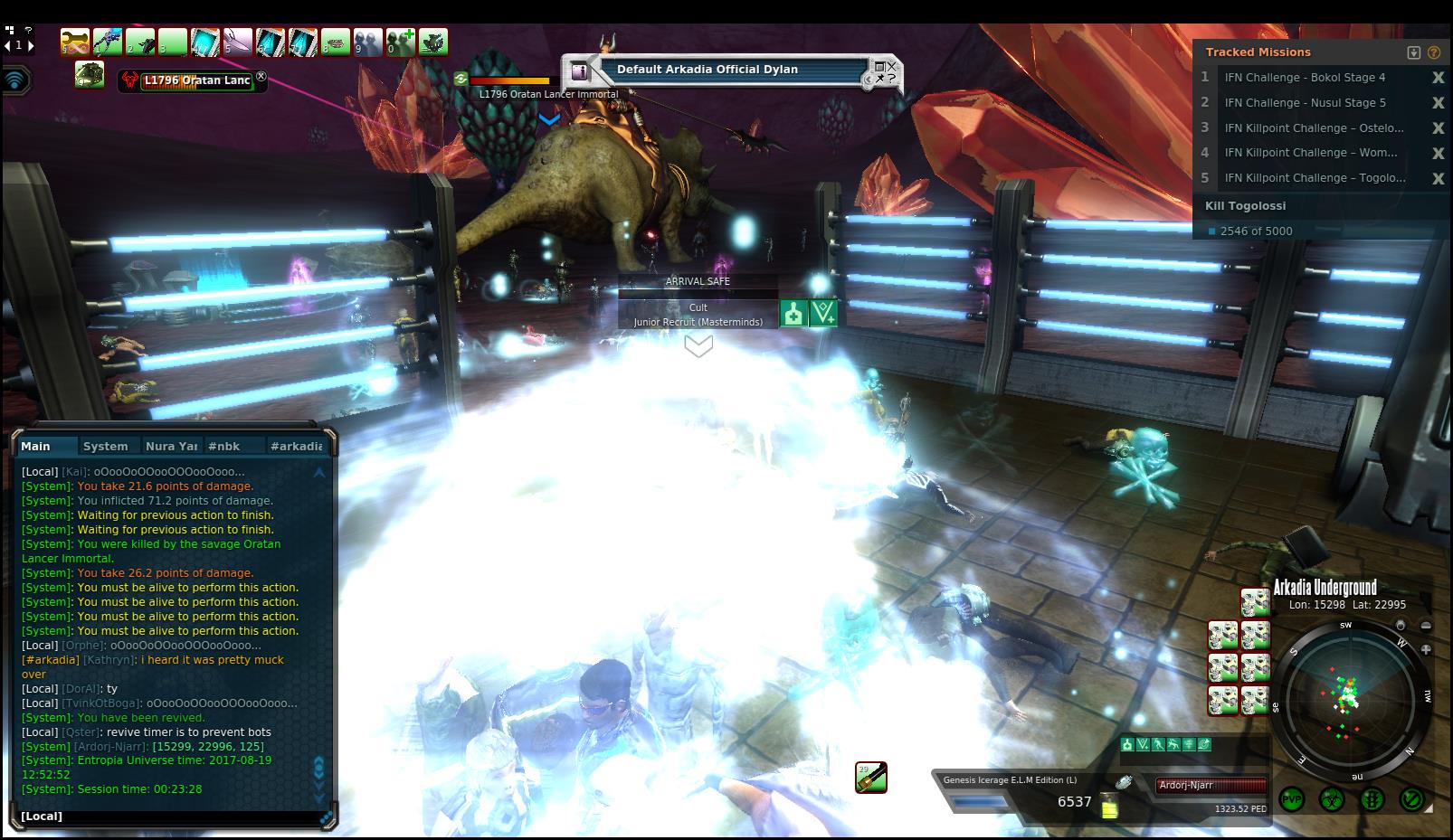Open the #nbk chat channel tab
Viewport: 1453px width, 840px height.
pyautogui.click(x=223, y=446)
